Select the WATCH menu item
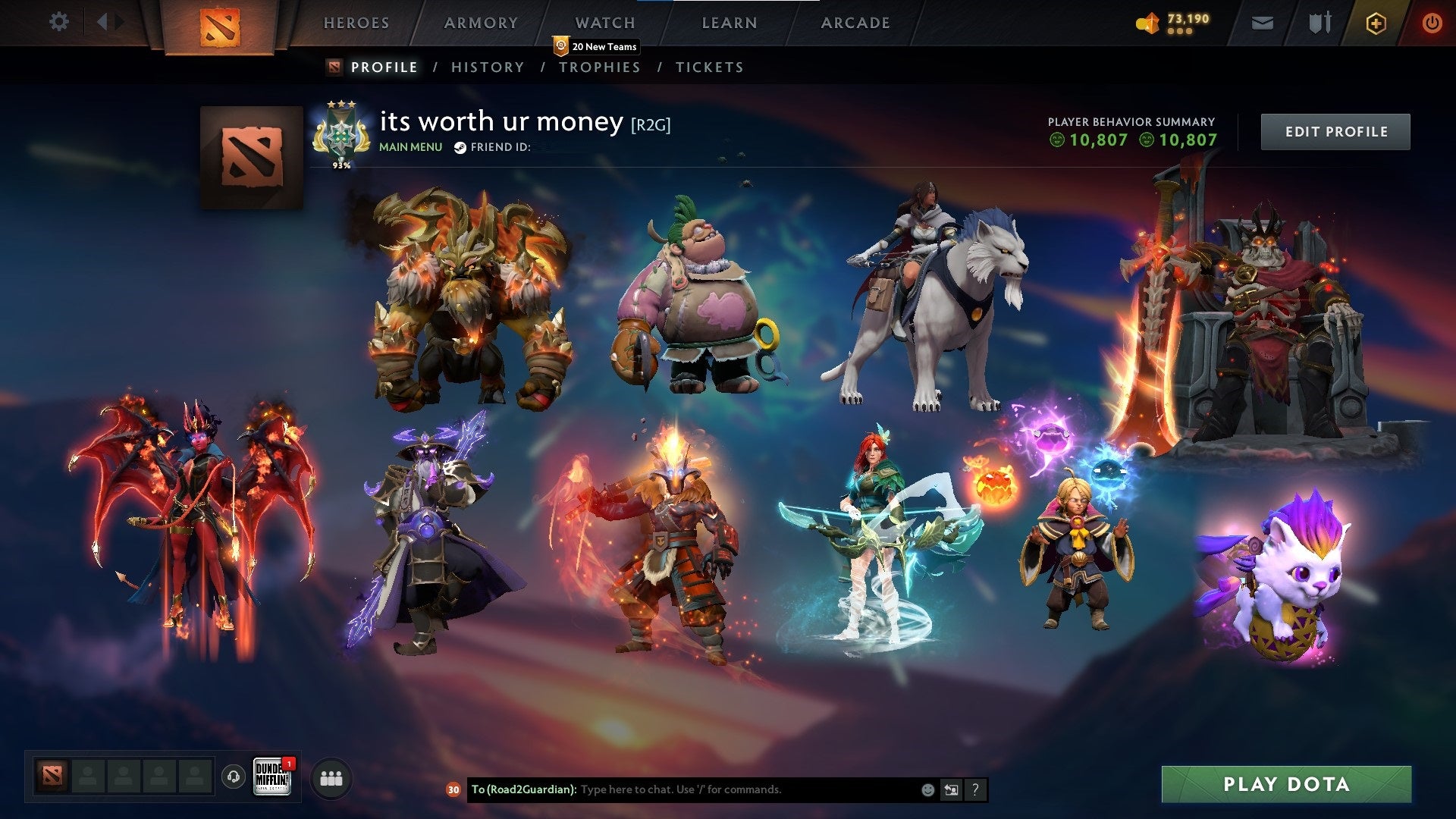Viewport: 1456px width, 819px height. [606, 23]
